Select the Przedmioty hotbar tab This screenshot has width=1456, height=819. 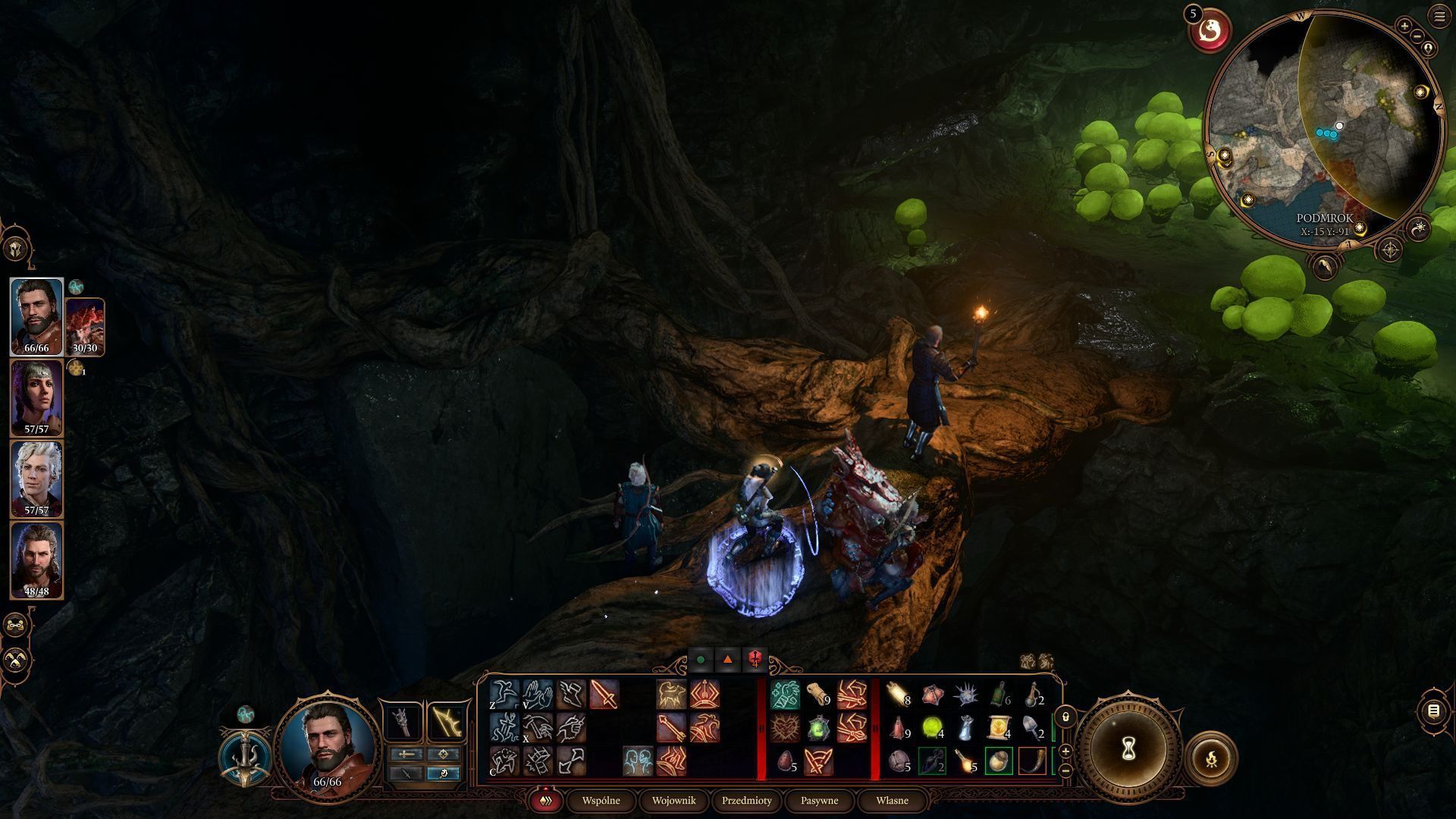(746, 800)
